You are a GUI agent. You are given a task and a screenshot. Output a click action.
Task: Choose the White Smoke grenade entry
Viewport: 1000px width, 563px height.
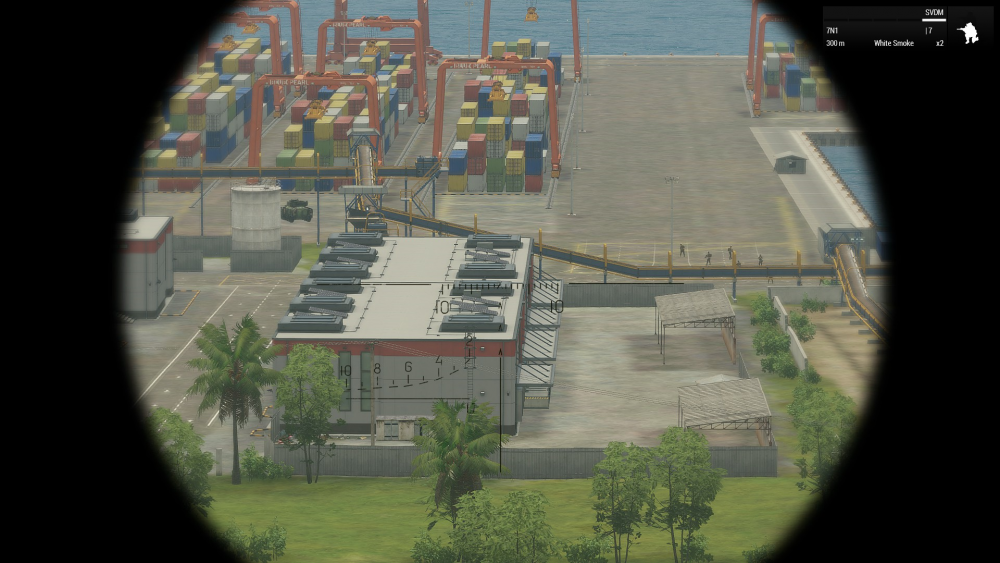point(893,43)
